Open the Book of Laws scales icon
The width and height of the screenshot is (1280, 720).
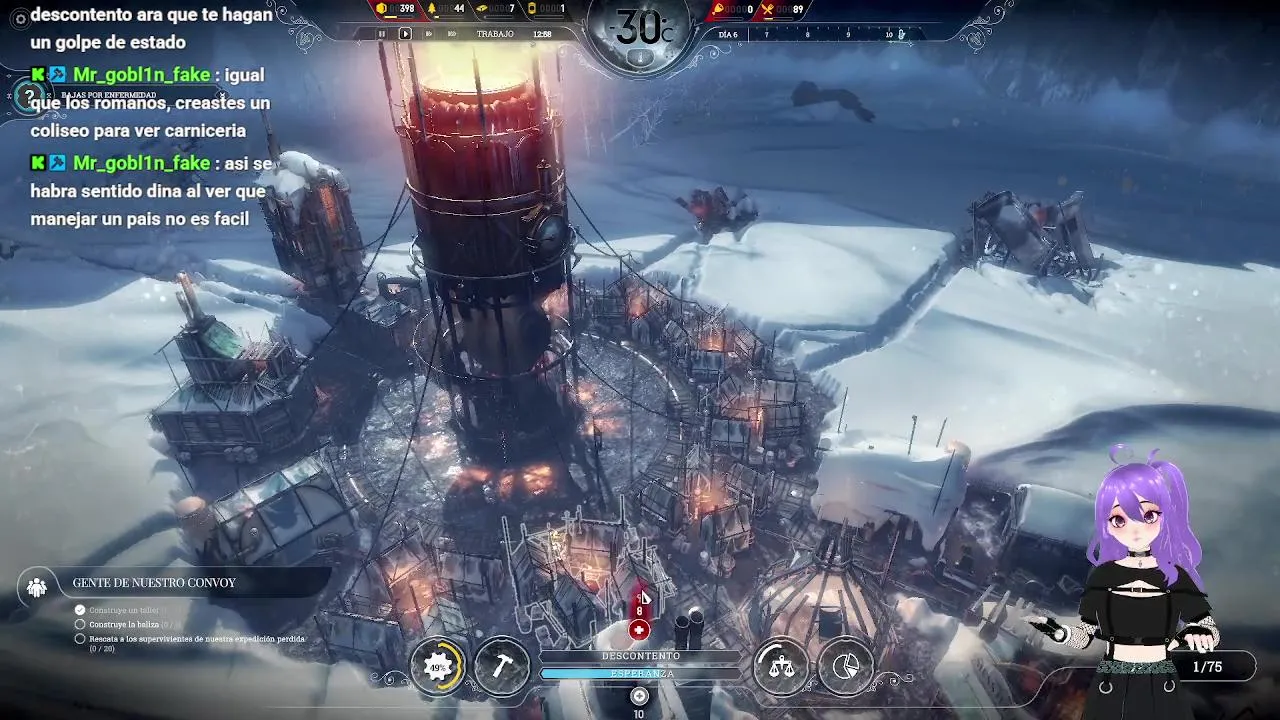(x=781, y=667)
